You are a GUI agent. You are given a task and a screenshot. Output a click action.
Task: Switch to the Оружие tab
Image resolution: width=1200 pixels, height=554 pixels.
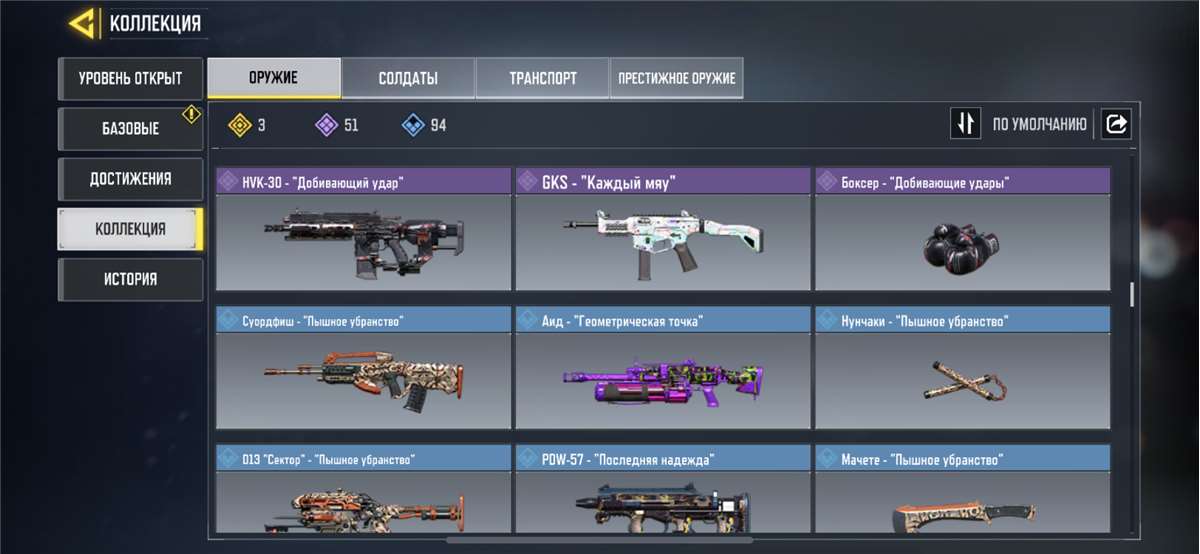point(273,78)
